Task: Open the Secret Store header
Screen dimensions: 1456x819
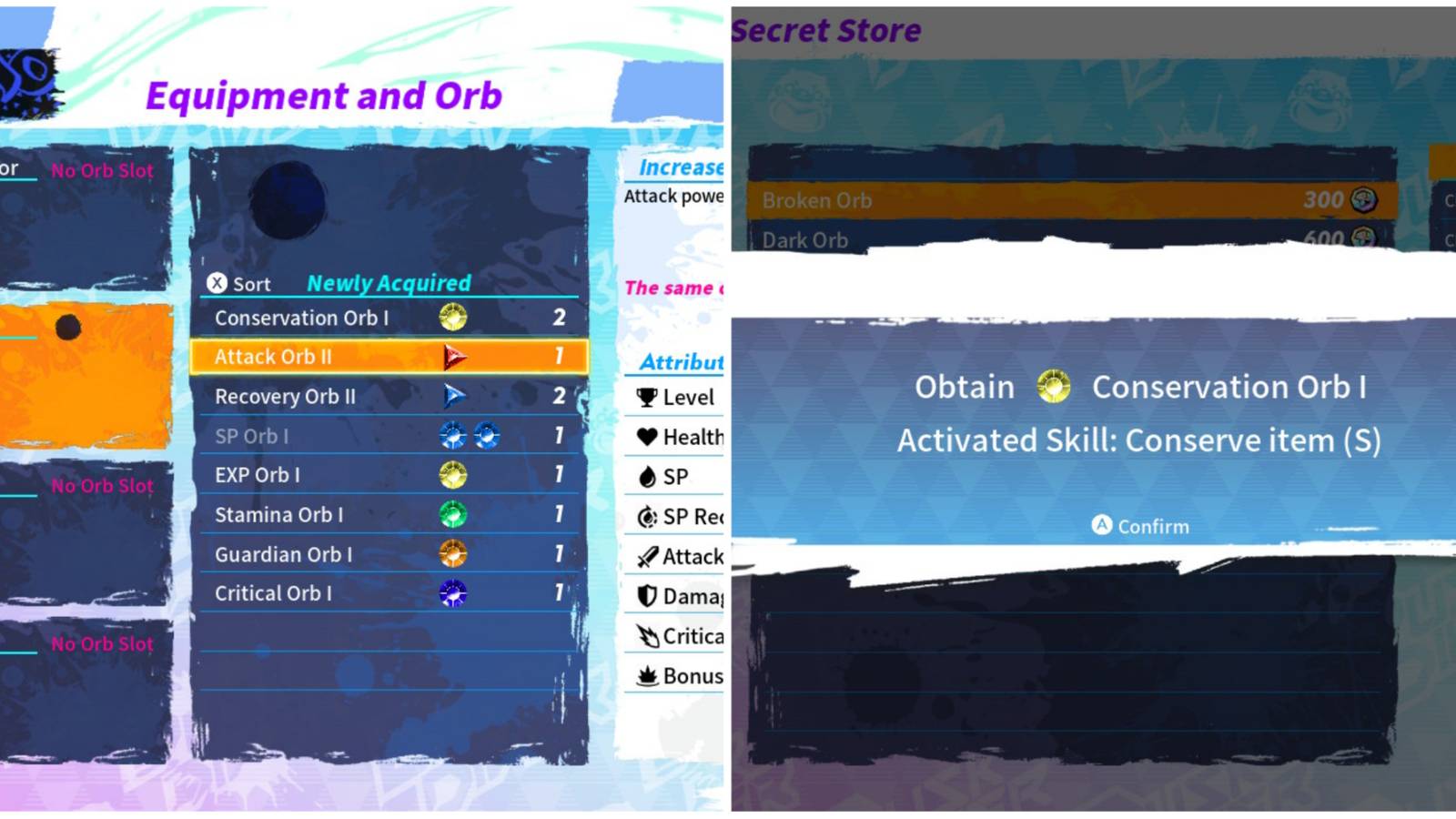Action: coord(827,28)
